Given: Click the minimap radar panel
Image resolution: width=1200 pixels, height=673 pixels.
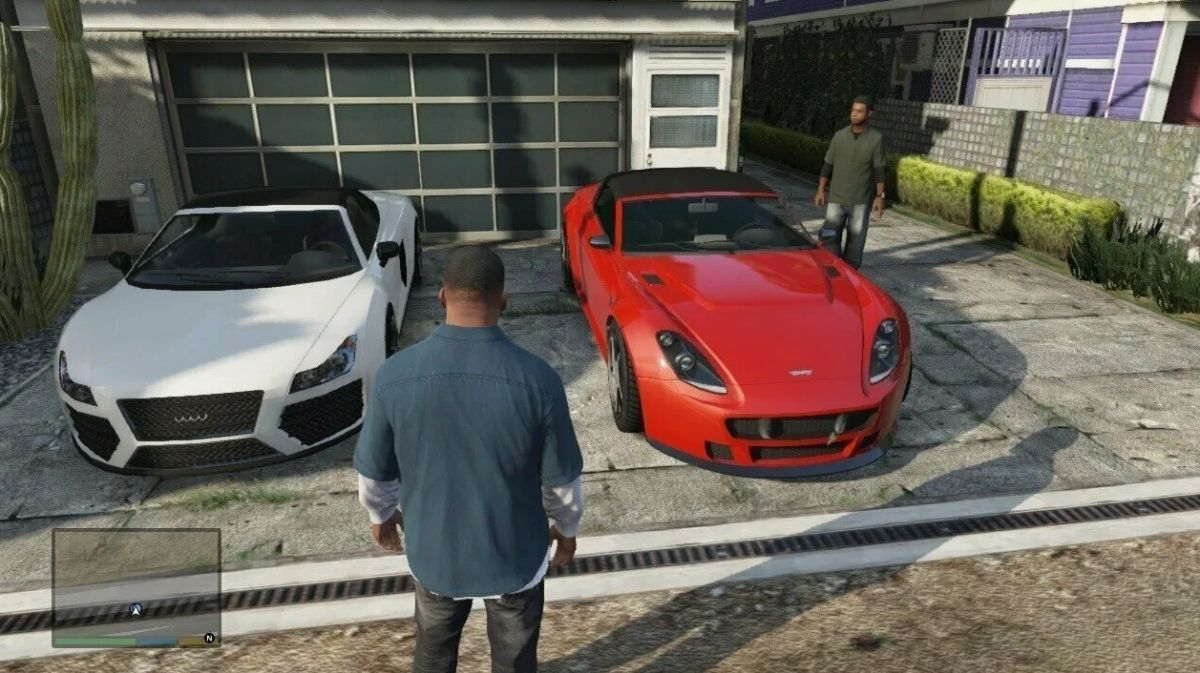Looking at the screenshot, I should 136,580.
